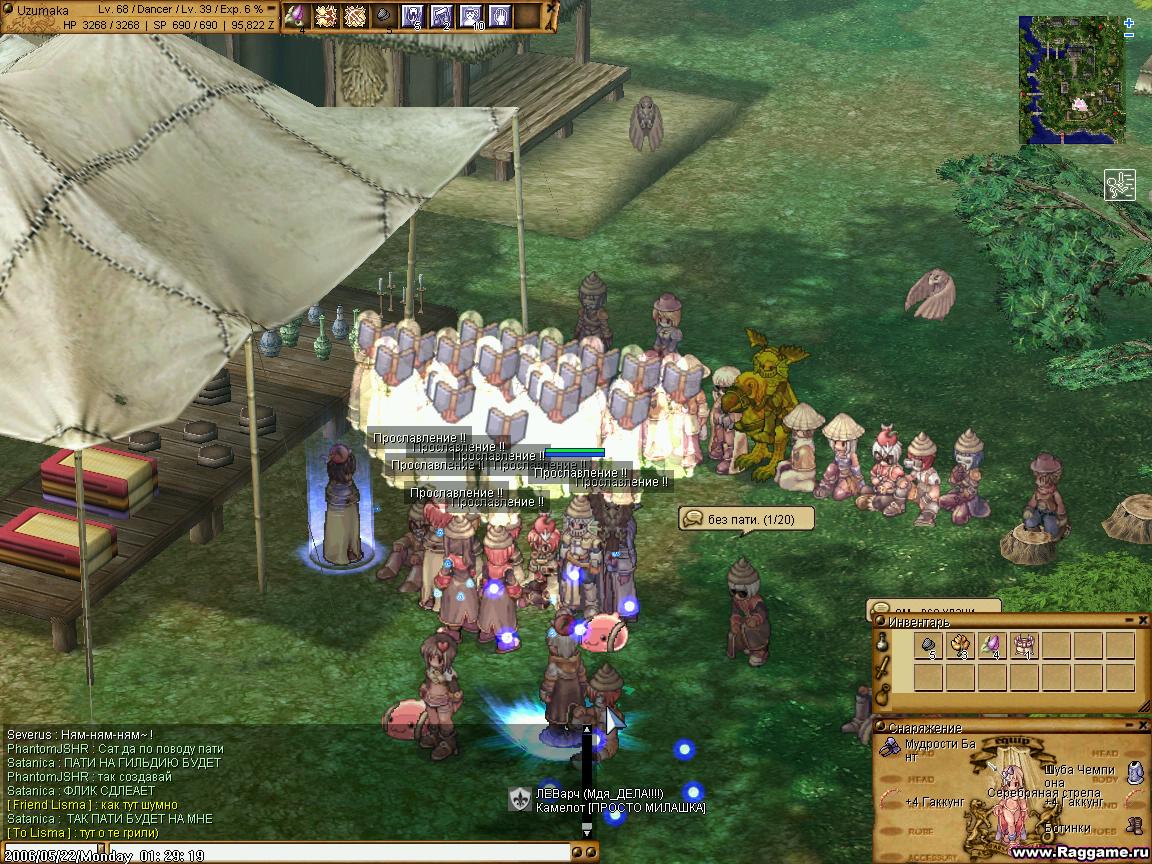Screen dimensions: 1152x864
Task: Select the pink crown item in inventory
Action: click(1024, 646)
